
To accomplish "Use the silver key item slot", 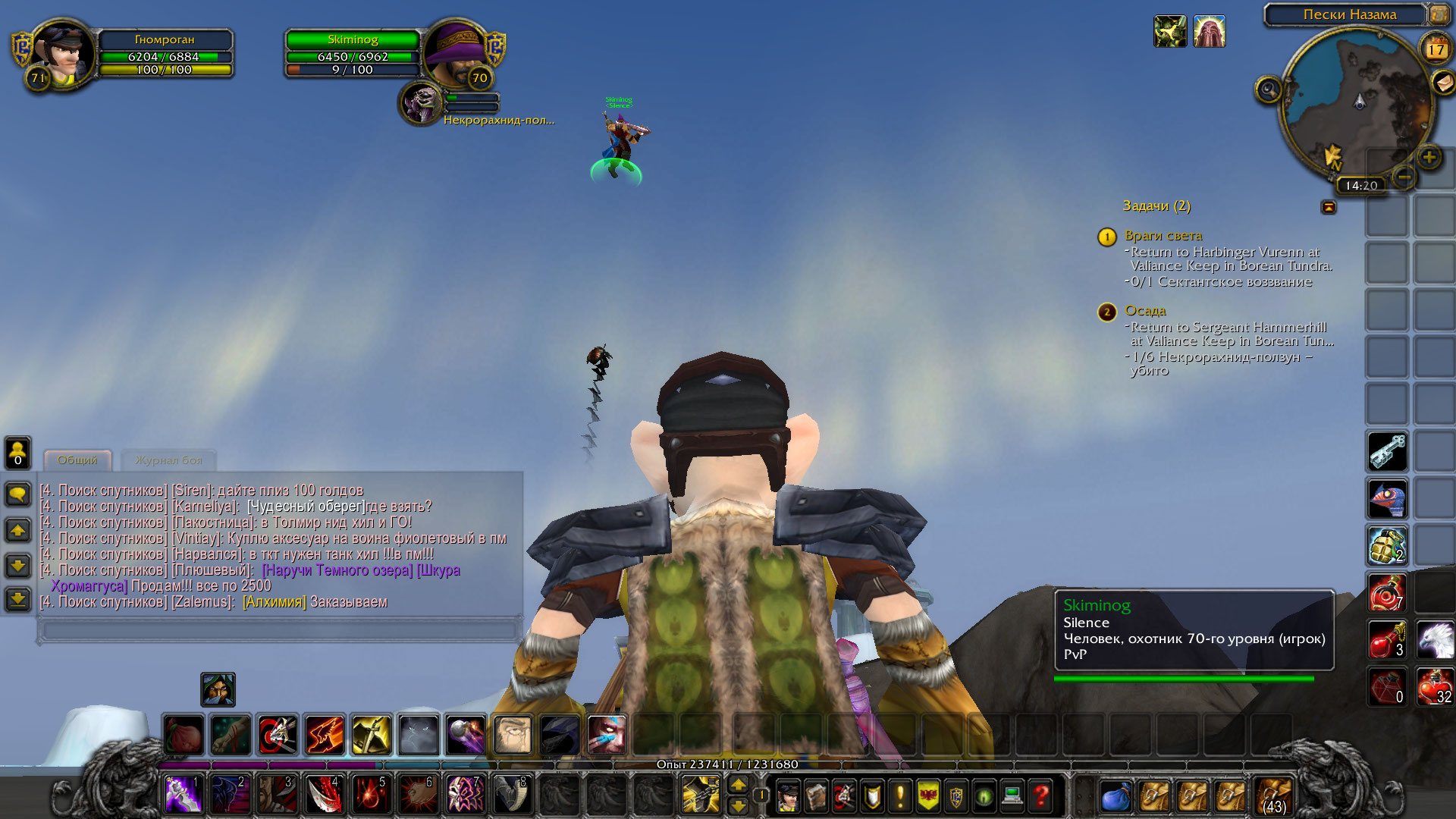I will 1387,452.
